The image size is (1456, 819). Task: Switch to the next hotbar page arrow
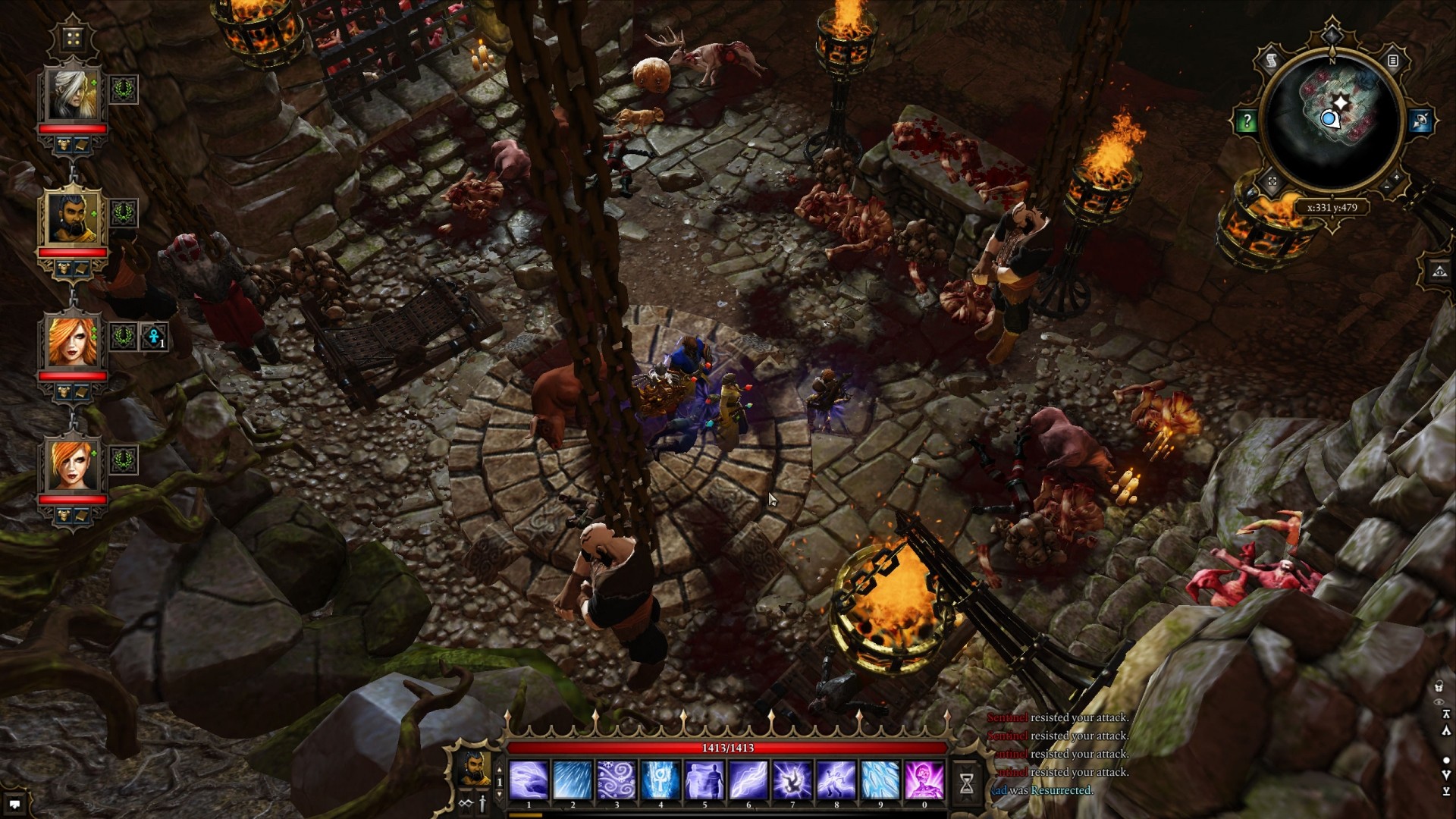coord(499,794)
